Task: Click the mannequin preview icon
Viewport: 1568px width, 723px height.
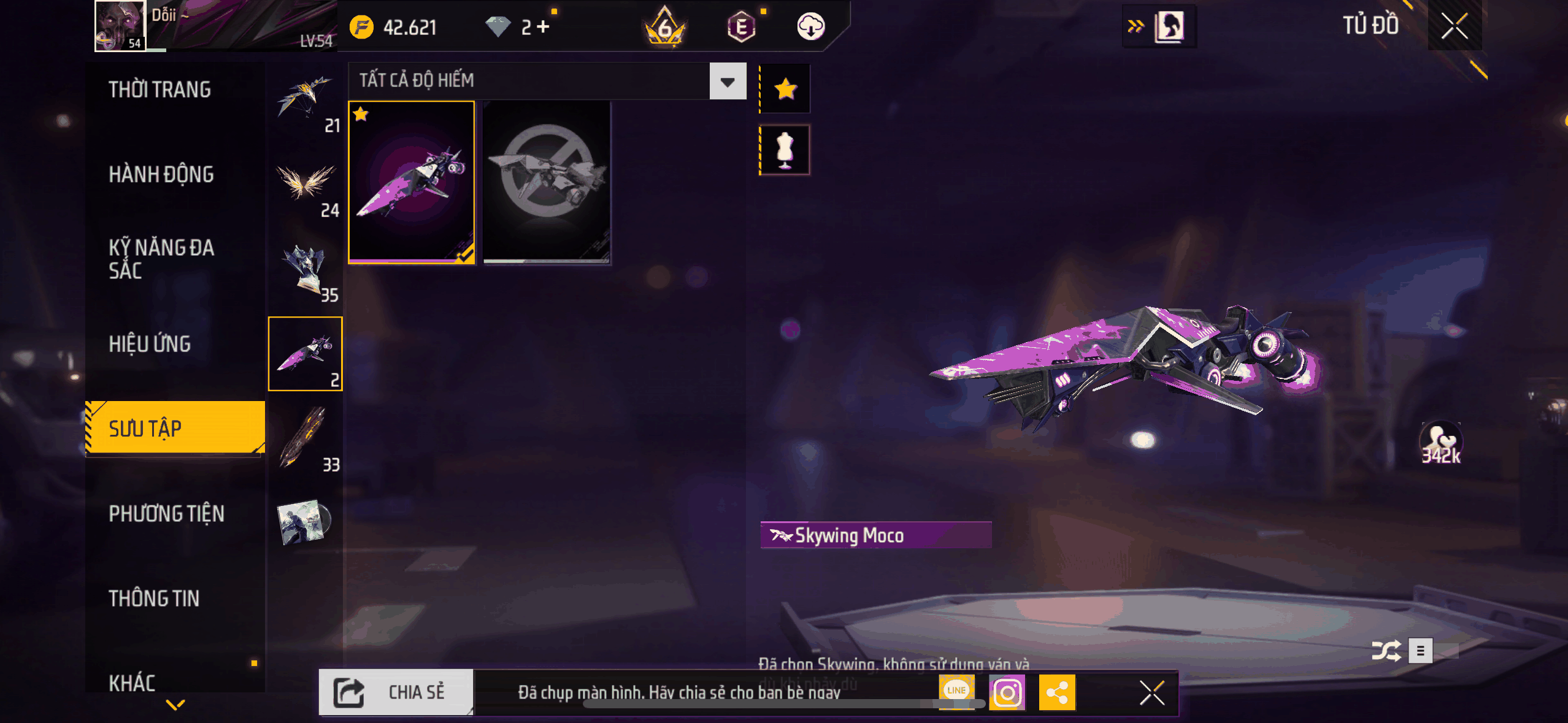Action: [x=785, y=150]
